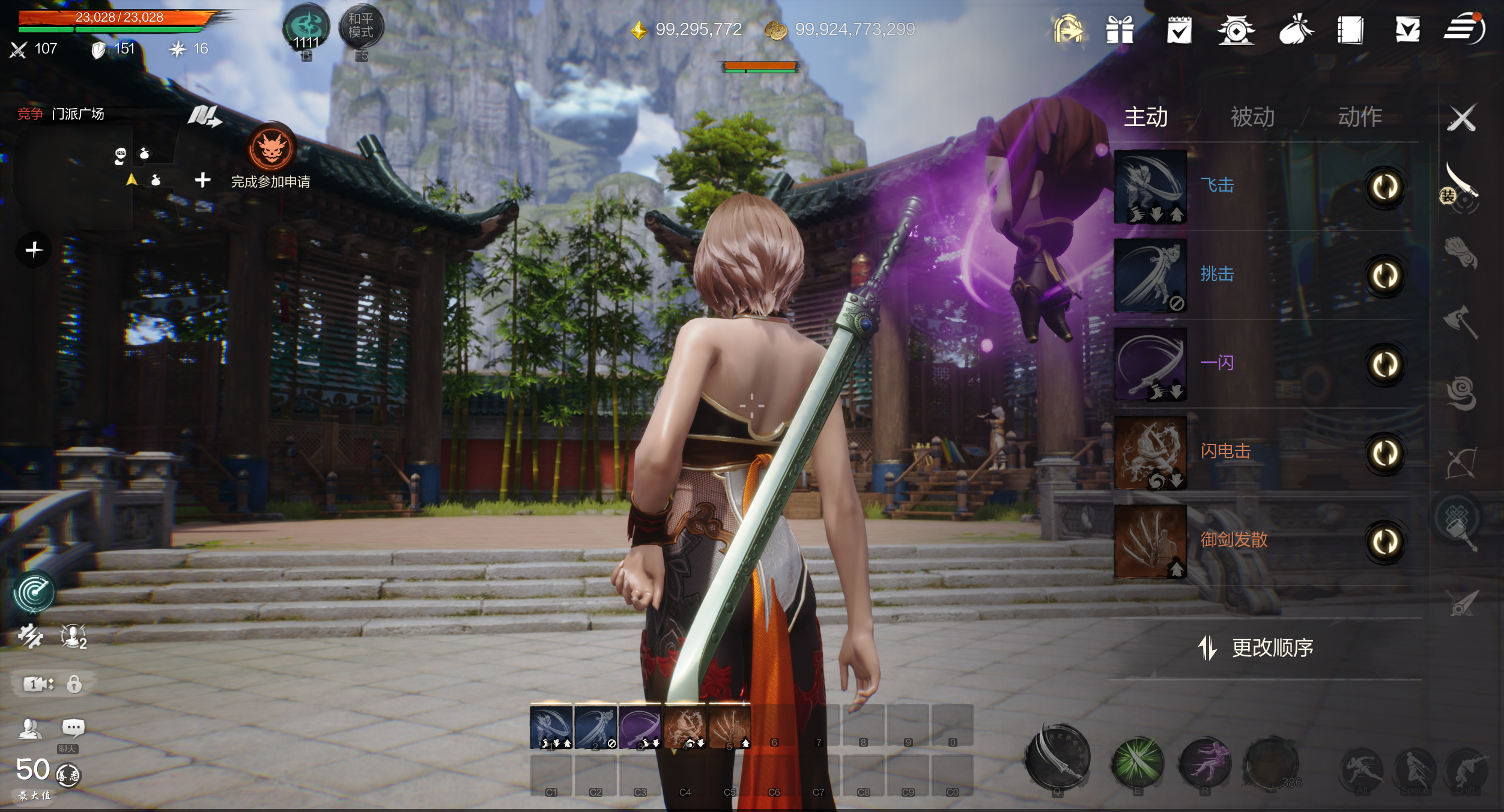The height and width of the screenshot is (812, 1504).
Task: Click the 完成参加申请 demon mask icon
Action: coord(271,148)
